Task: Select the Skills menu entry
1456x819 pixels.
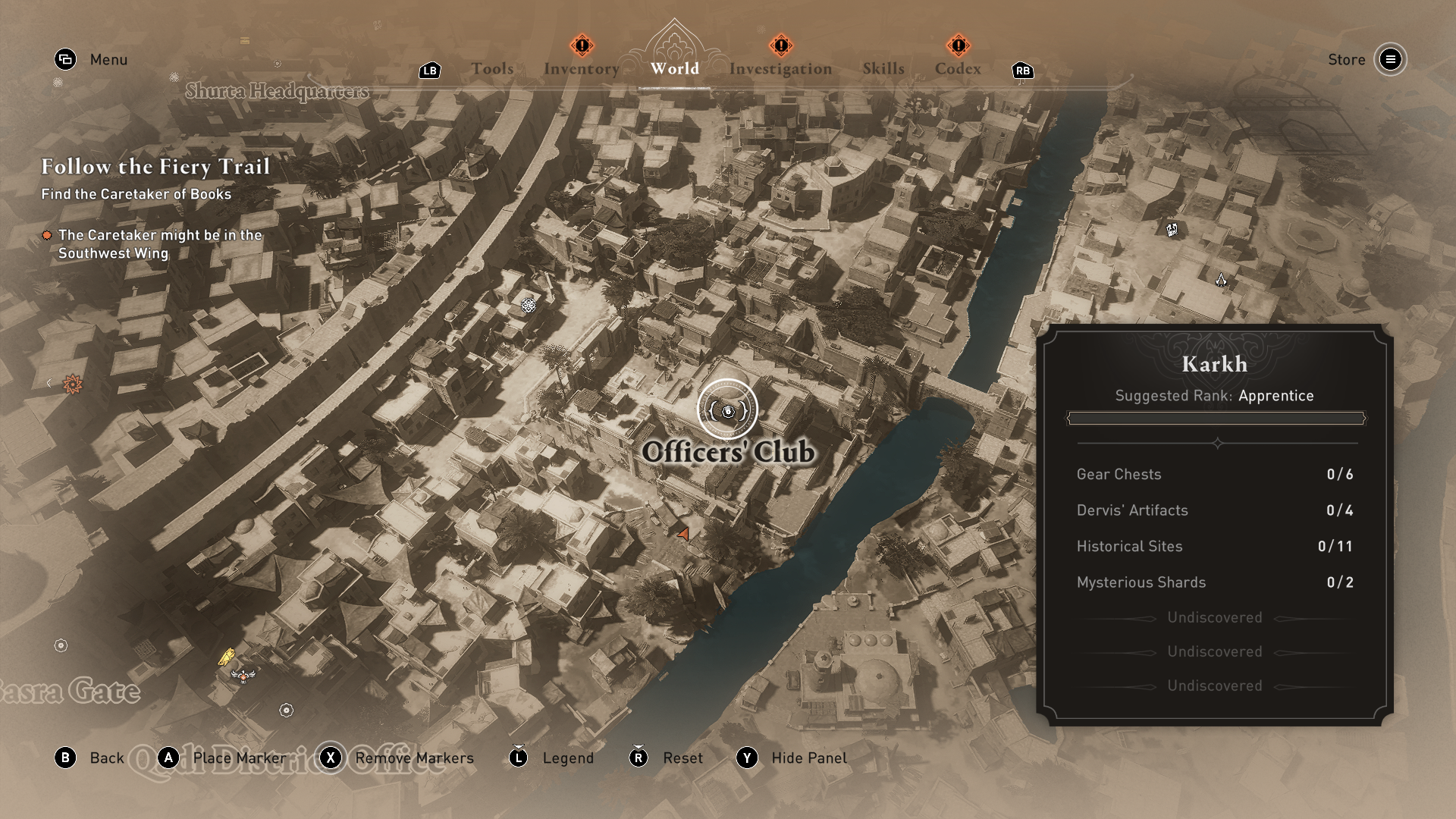Action: coord(883,67)
